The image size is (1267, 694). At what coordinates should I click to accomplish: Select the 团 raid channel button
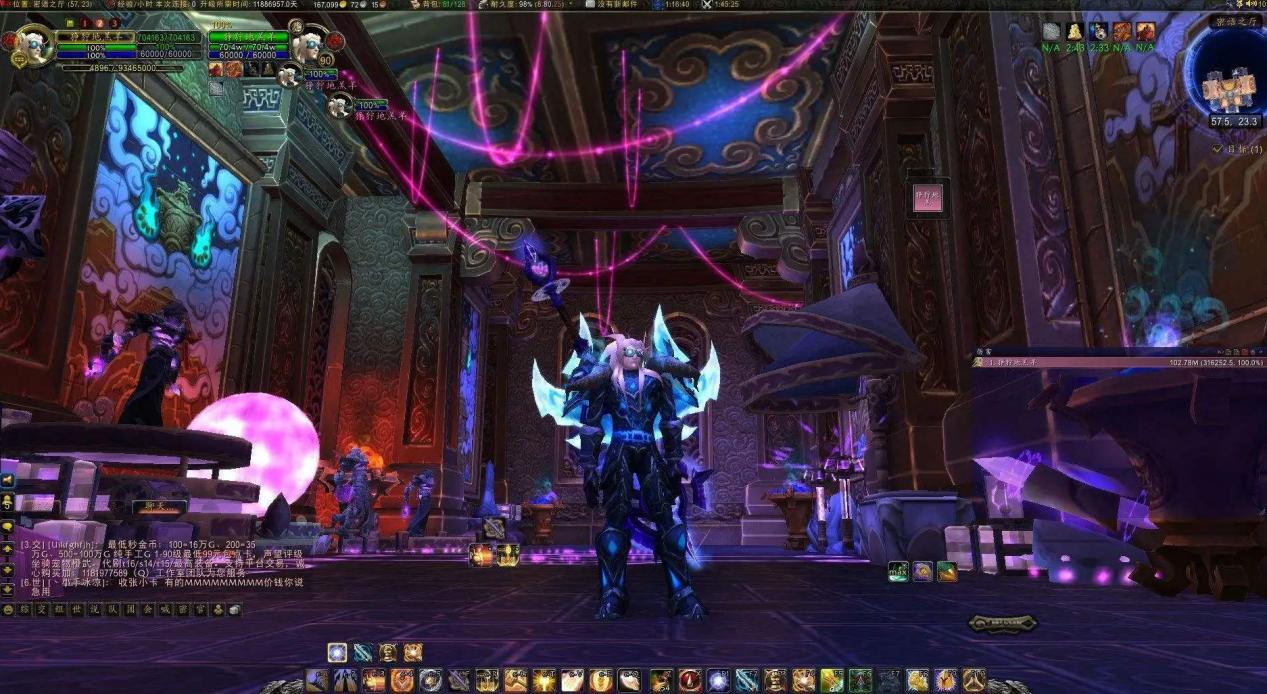pyautogui.click(x=128, y=609)
